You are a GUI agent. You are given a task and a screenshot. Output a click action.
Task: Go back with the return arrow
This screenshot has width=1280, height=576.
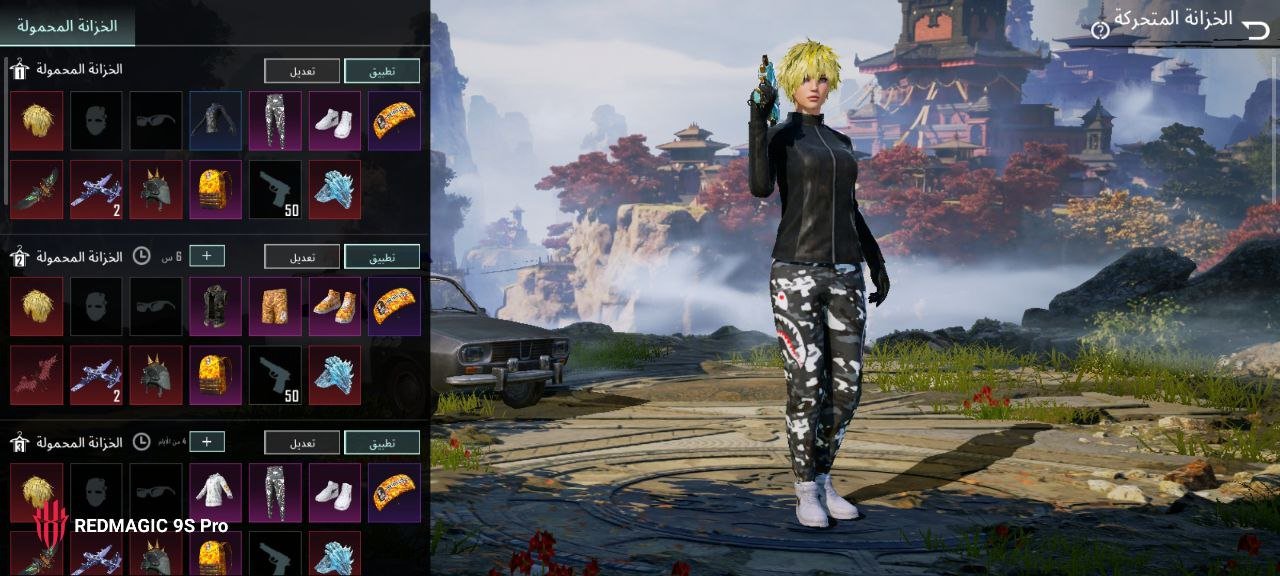click(1255, 28)
